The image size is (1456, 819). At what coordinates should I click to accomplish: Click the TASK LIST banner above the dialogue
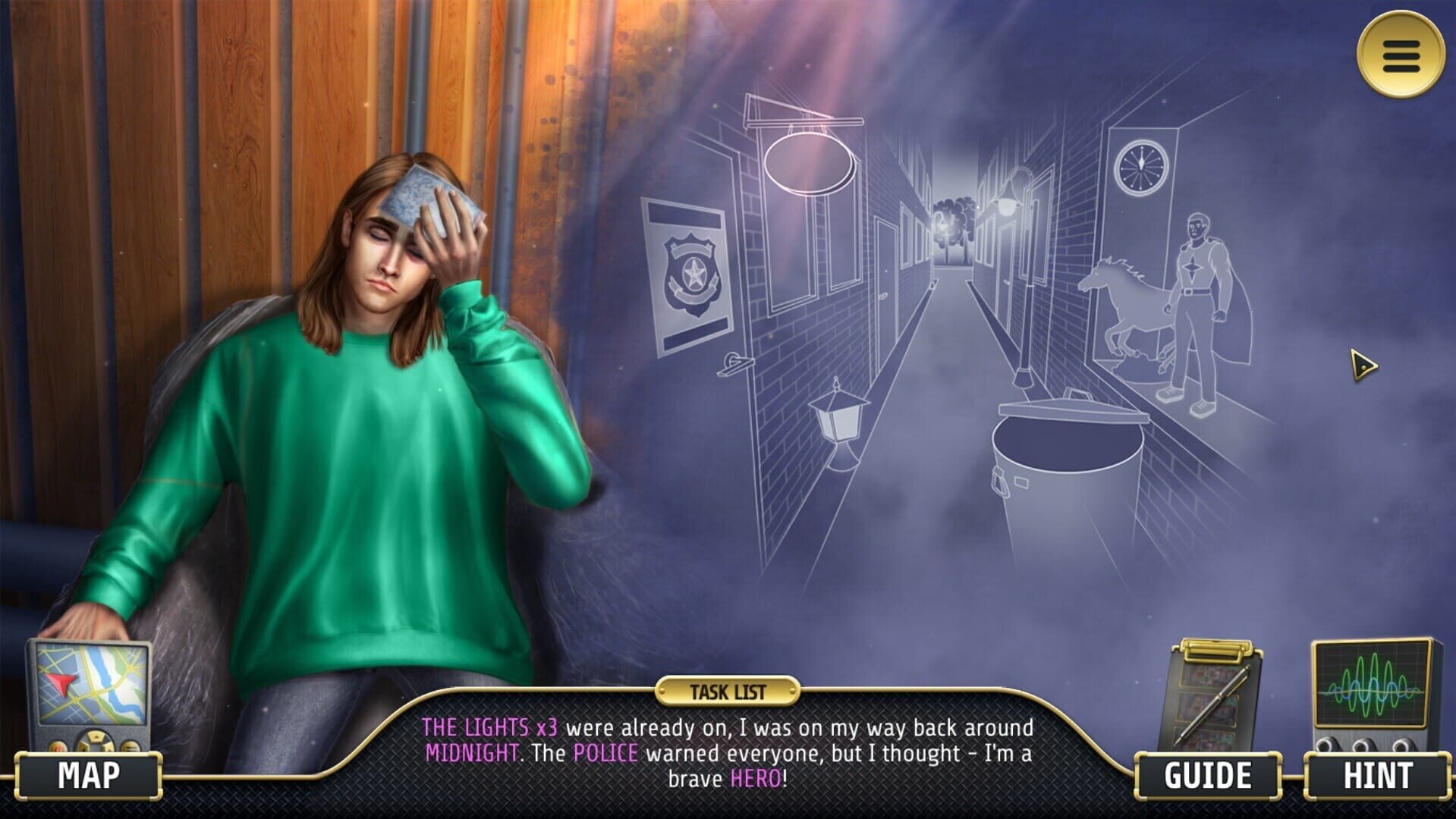click(x=729, y=690)
